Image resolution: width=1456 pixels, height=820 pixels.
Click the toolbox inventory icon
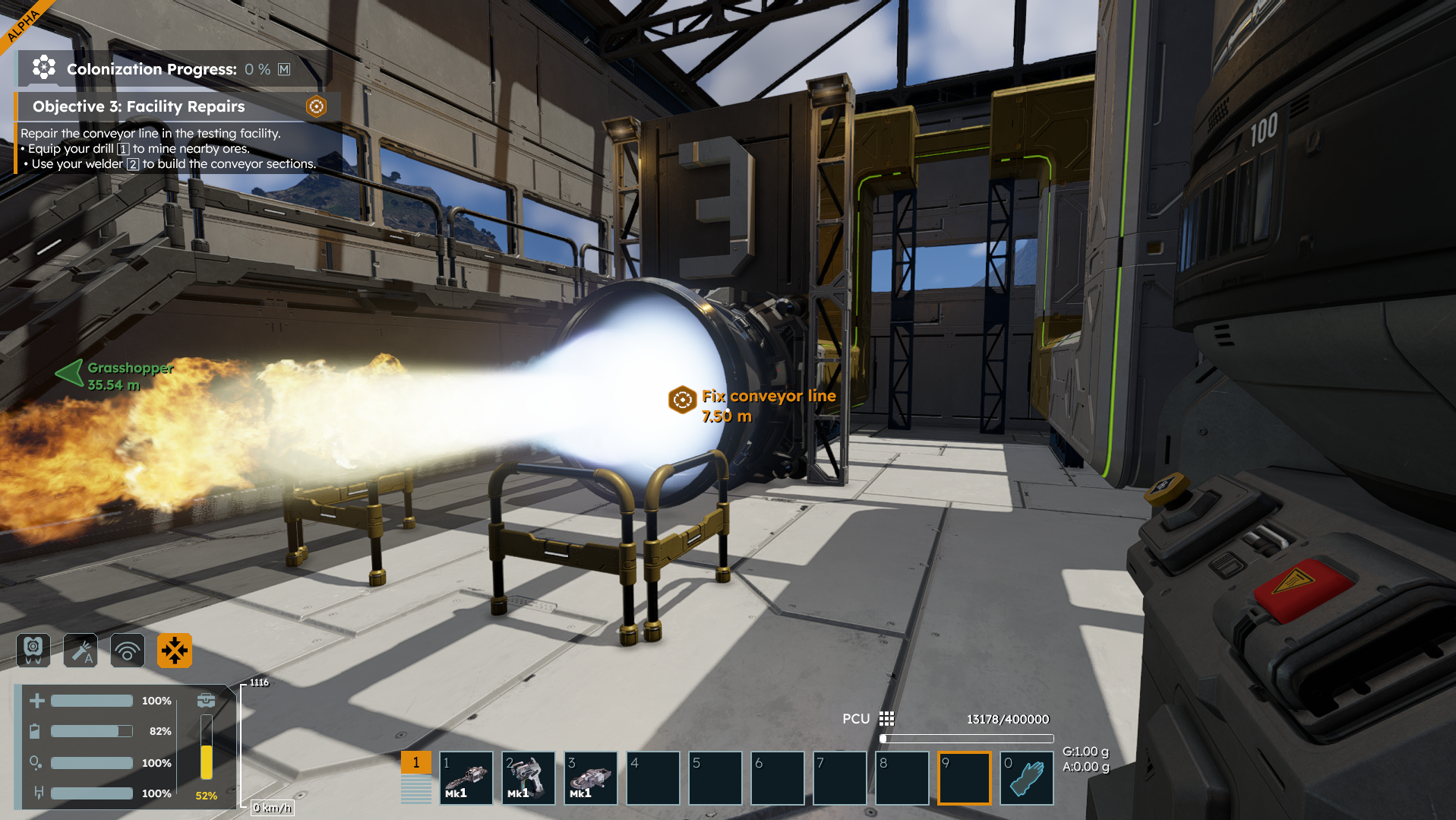[x=206, y=700]
